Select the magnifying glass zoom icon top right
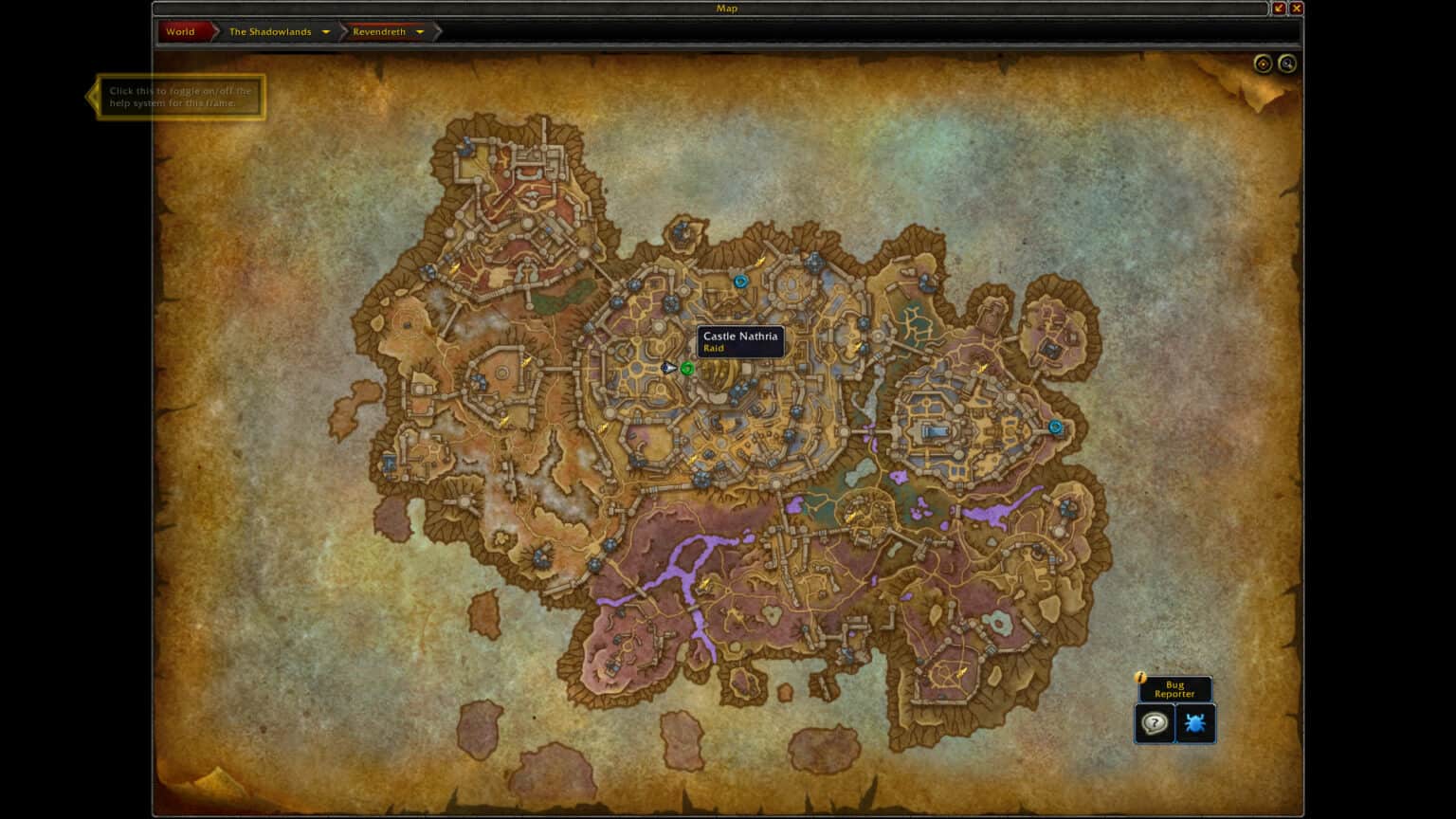Screen dimensions: 1456x819 (x=1288, y=64)
